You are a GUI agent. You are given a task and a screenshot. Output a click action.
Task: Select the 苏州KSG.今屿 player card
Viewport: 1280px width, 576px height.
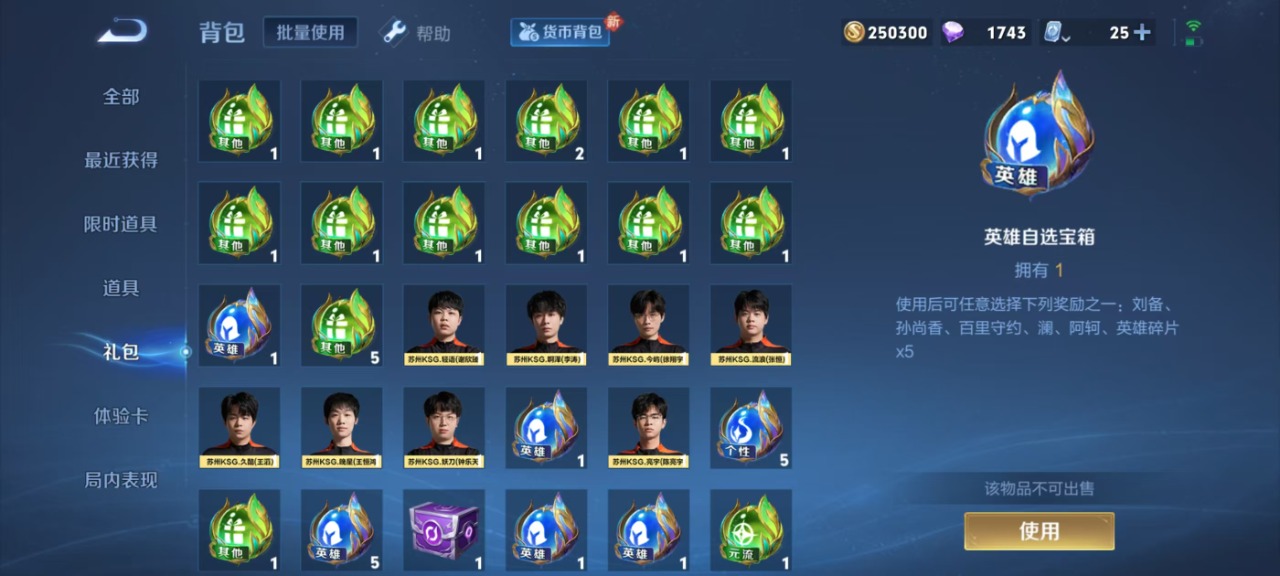tap(649, 325)
